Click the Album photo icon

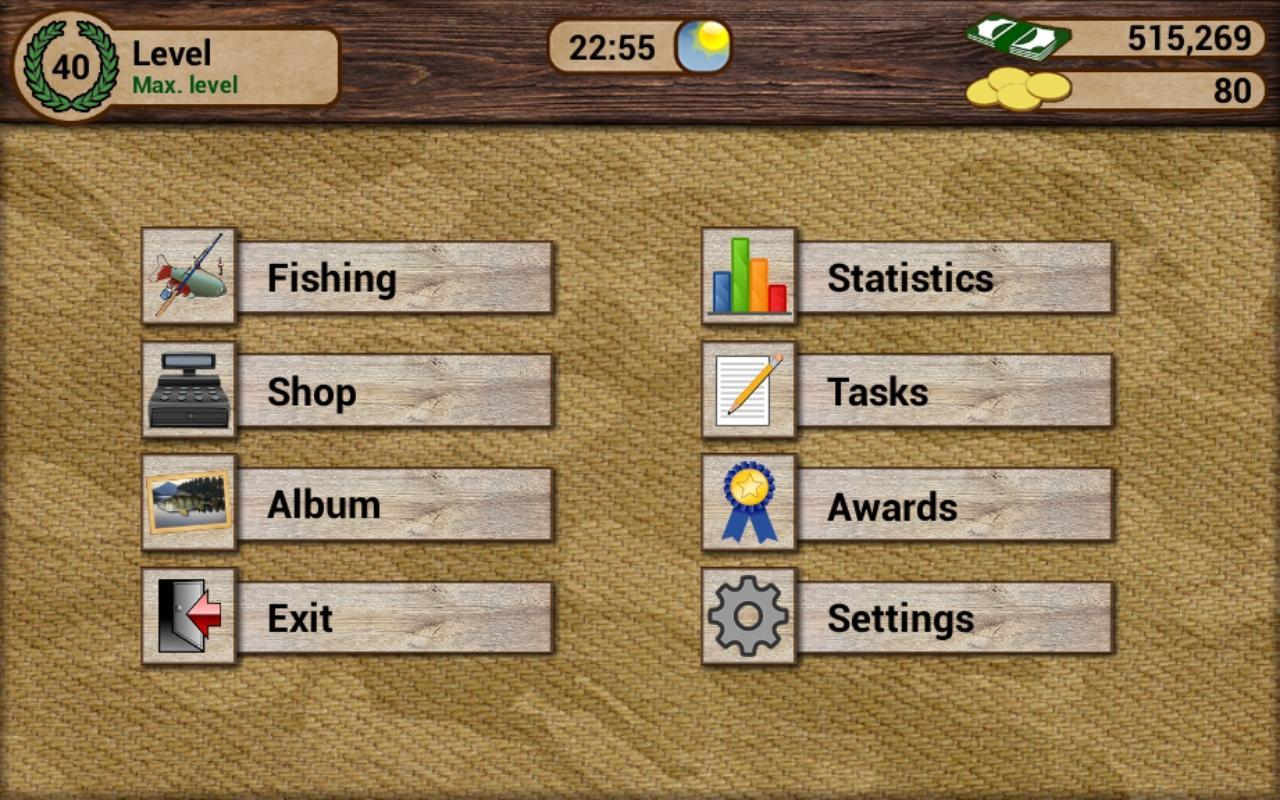tap(188, 504)
